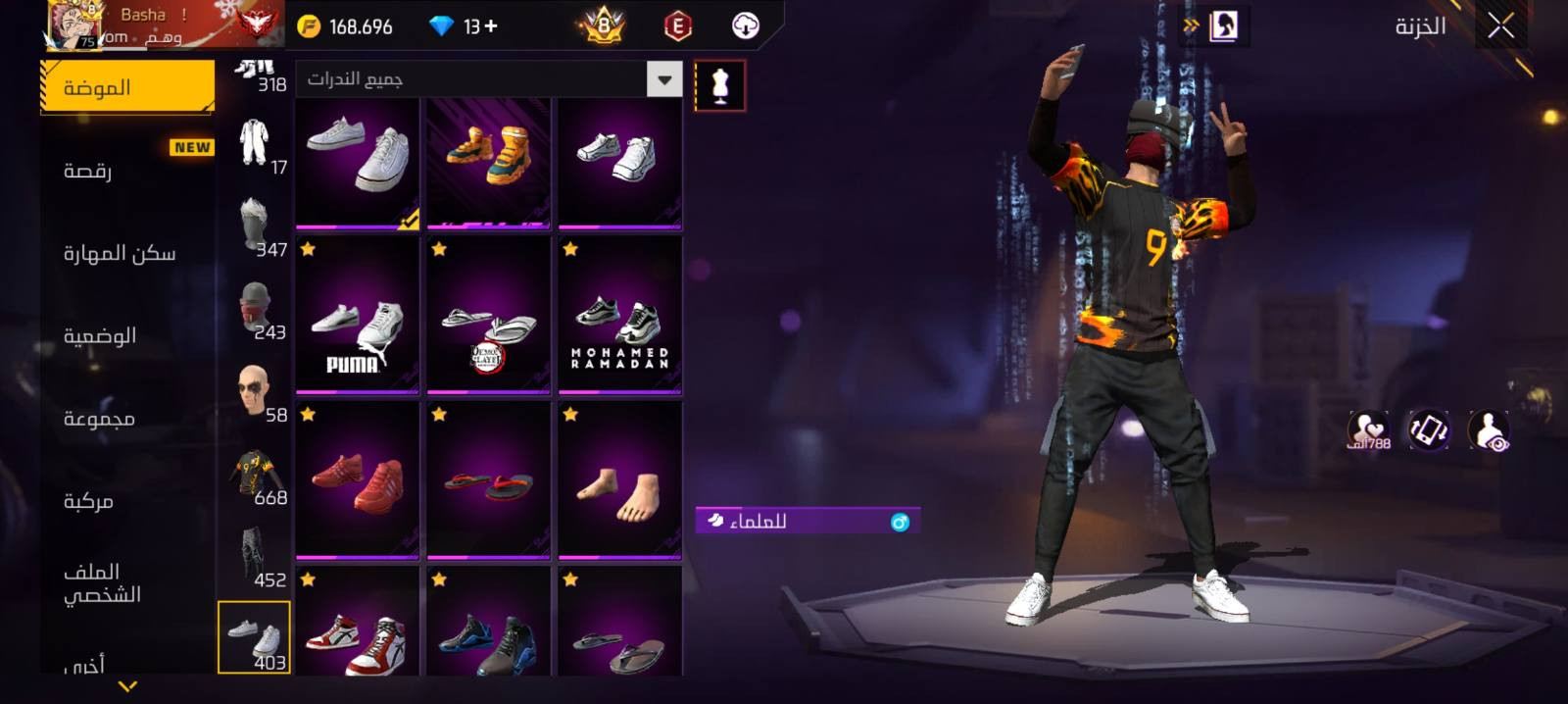
Task: Pick the Mohamed Ramadan sneakers item
Action: tap(619, 316)
